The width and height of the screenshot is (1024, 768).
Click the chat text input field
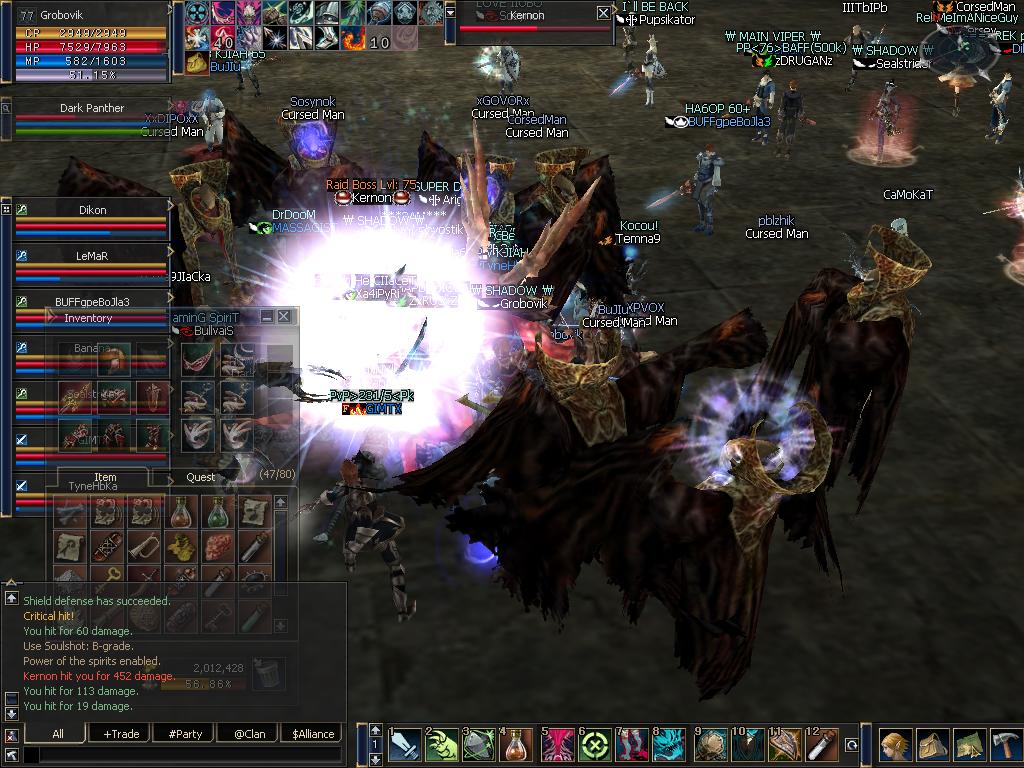(180, 755)
